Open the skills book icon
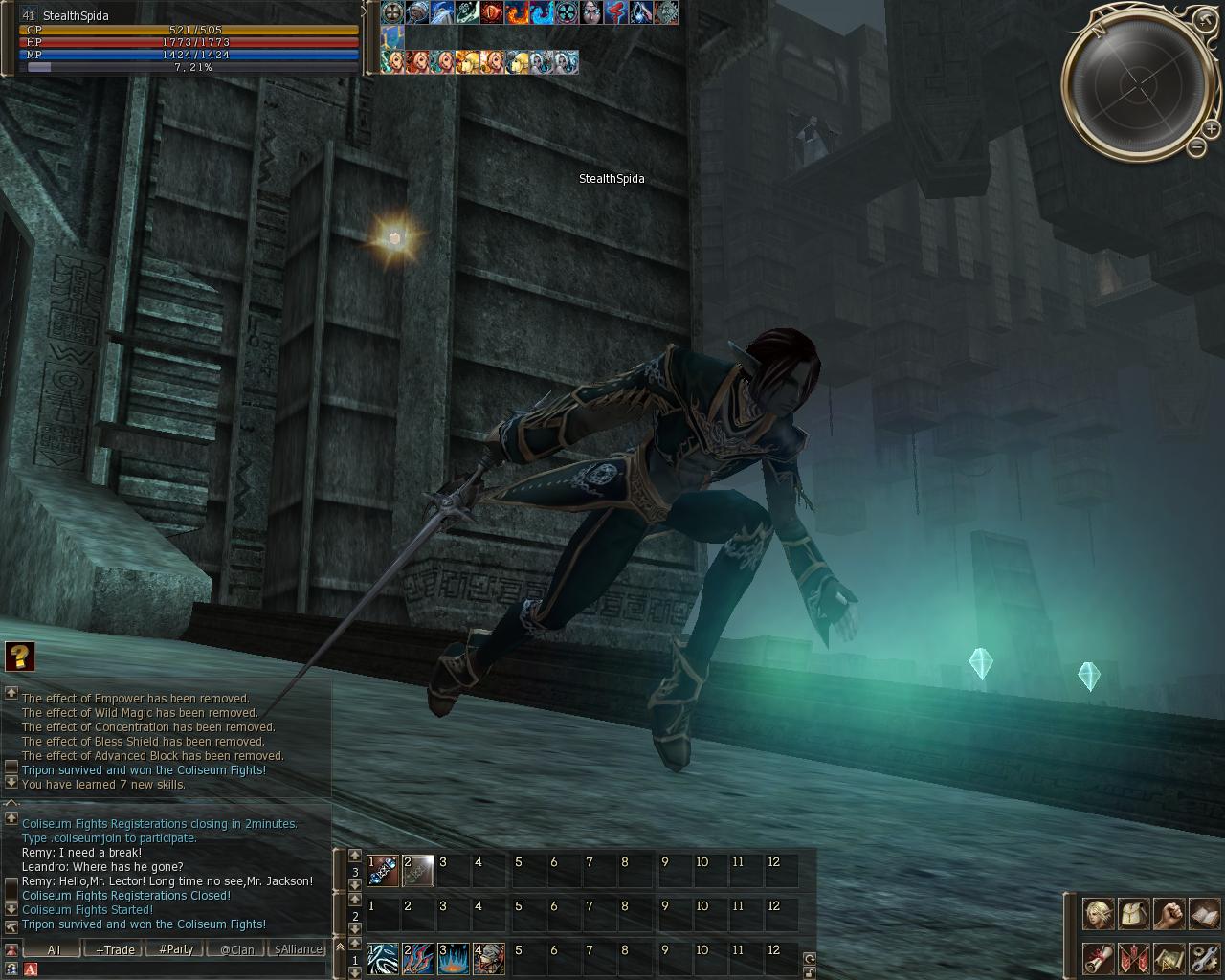The image size is (1225, 980). click(1204, 914)
